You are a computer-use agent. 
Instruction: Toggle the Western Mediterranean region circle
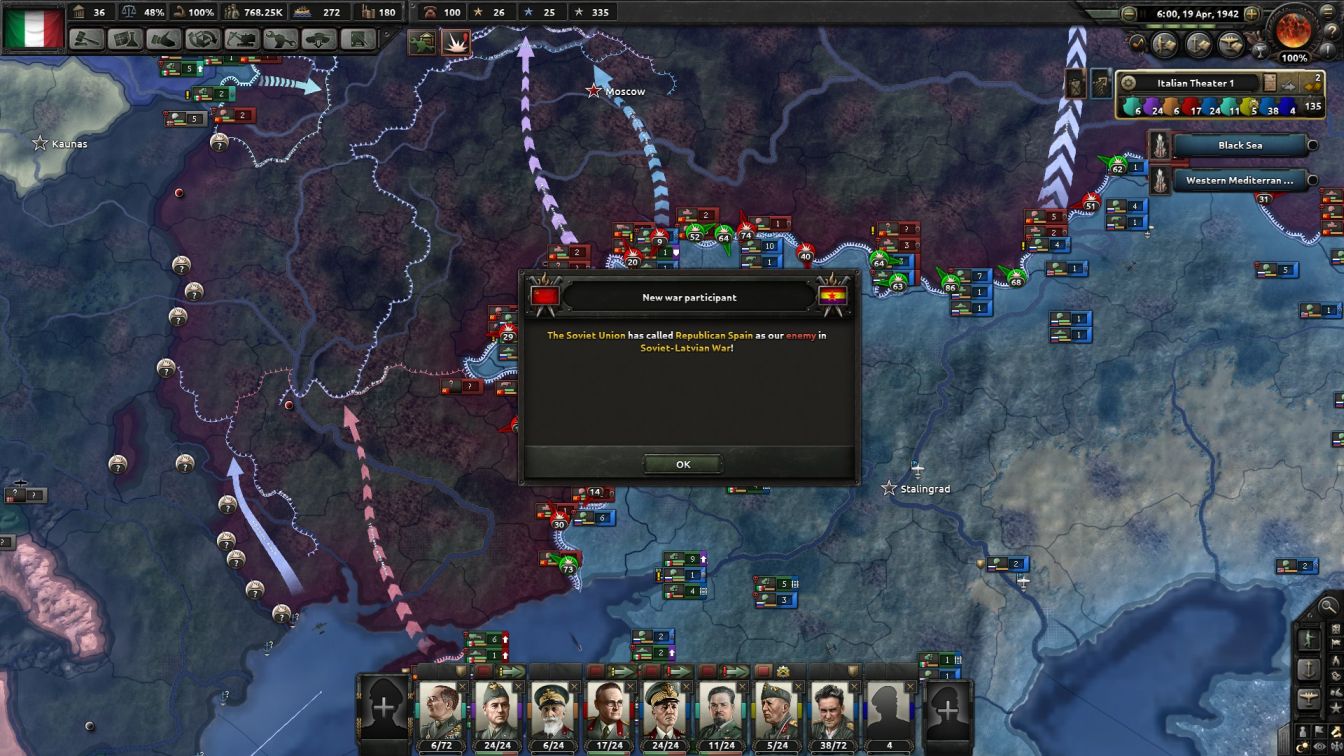point(1314,179)
